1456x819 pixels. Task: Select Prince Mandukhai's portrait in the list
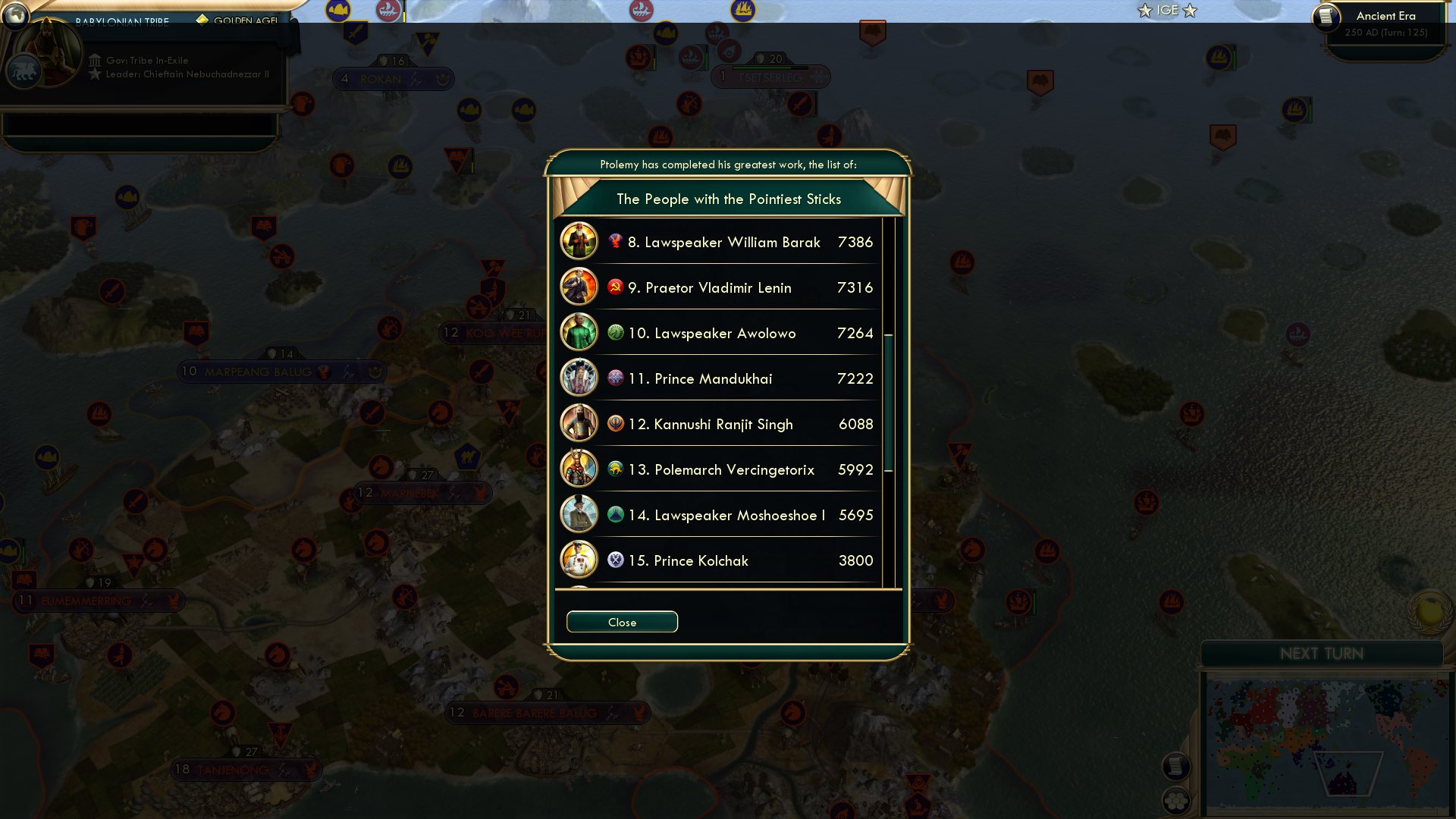pos(579,378)
